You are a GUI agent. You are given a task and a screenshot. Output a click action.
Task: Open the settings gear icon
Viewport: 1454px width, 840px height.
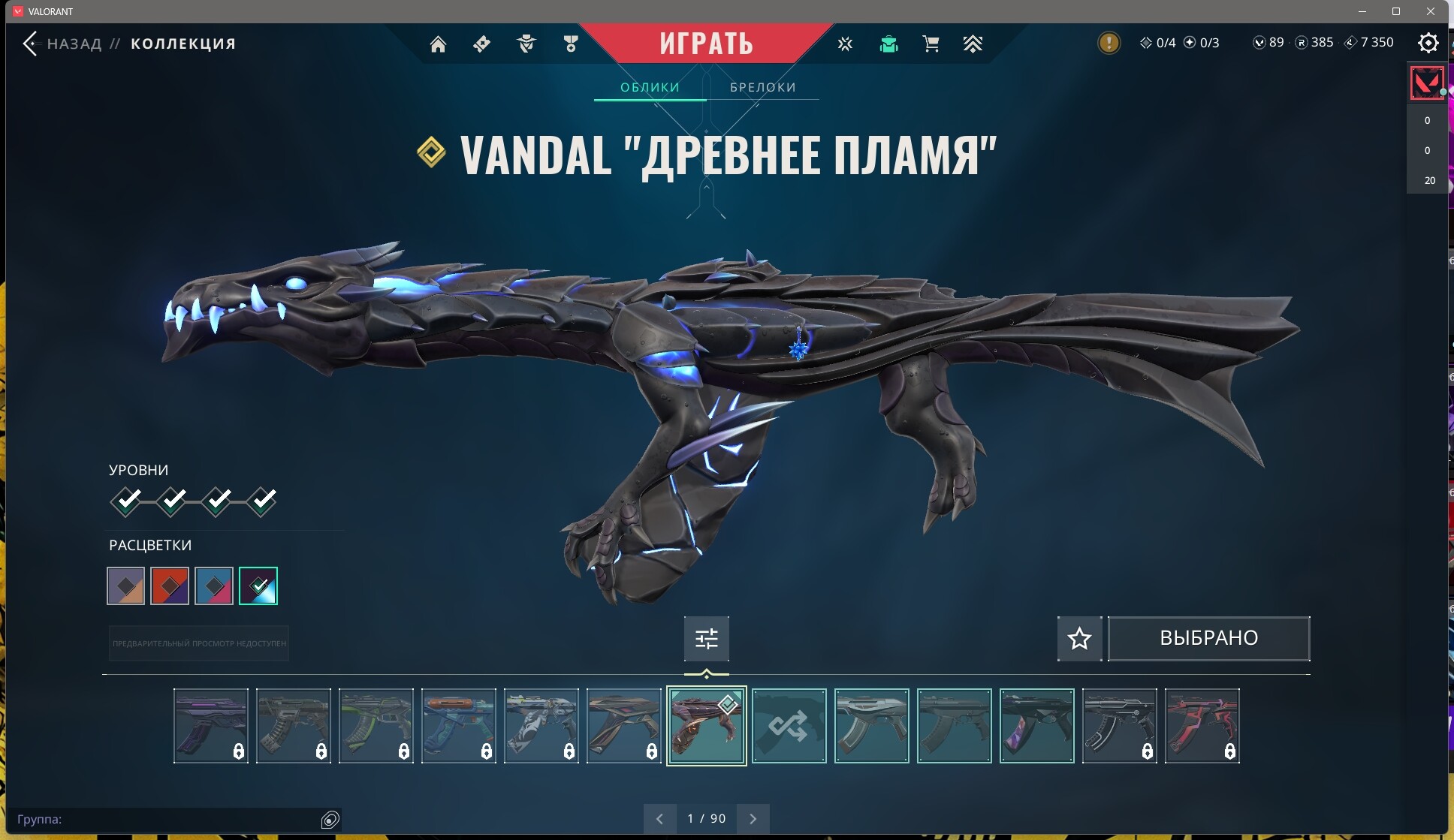1428,43
